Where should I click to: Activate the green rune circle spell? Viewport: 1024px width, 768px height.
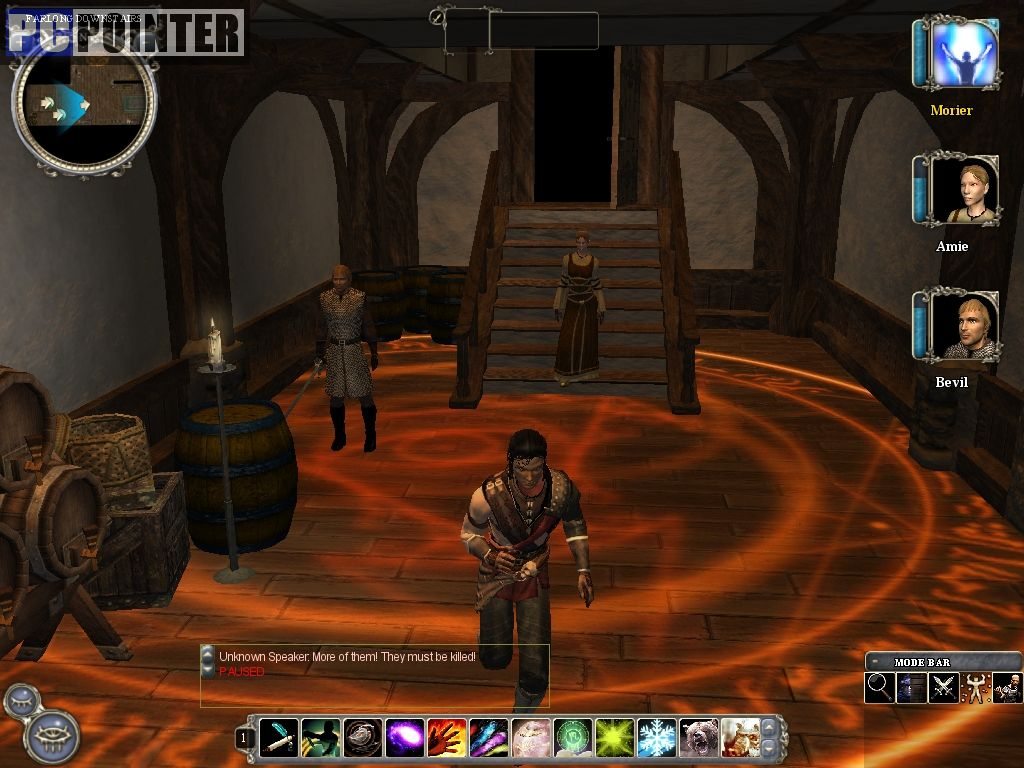(x=573, y=738)
